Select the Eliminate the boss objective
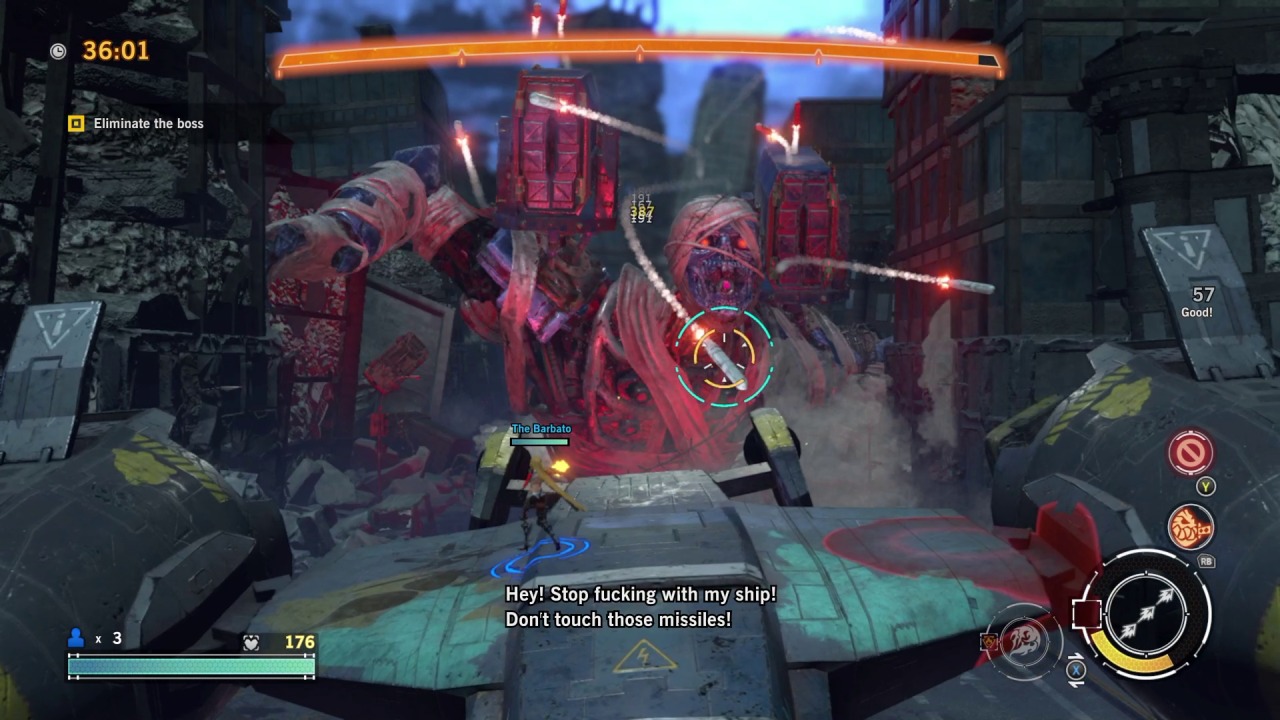The image size is (1280, 720). [x=148, y=124]
